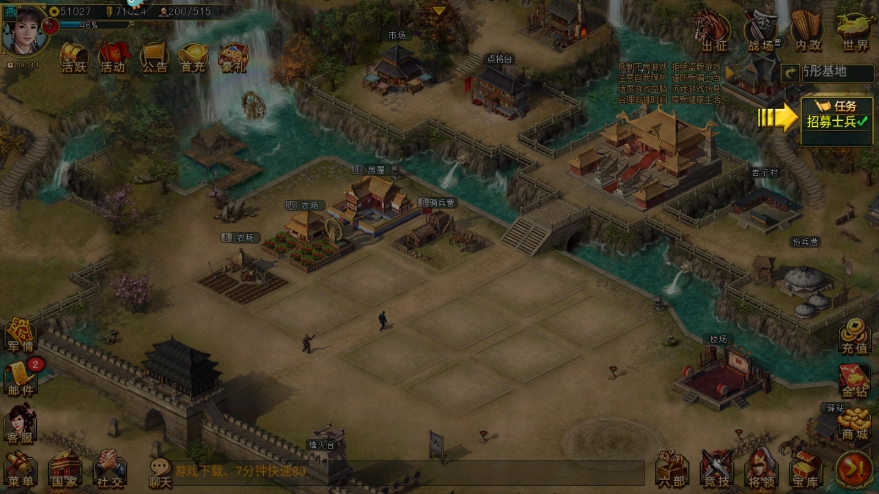Viewport: 879px width, 494px height.
Task: Show the 公告 announcements
Action: coord(154,57)
